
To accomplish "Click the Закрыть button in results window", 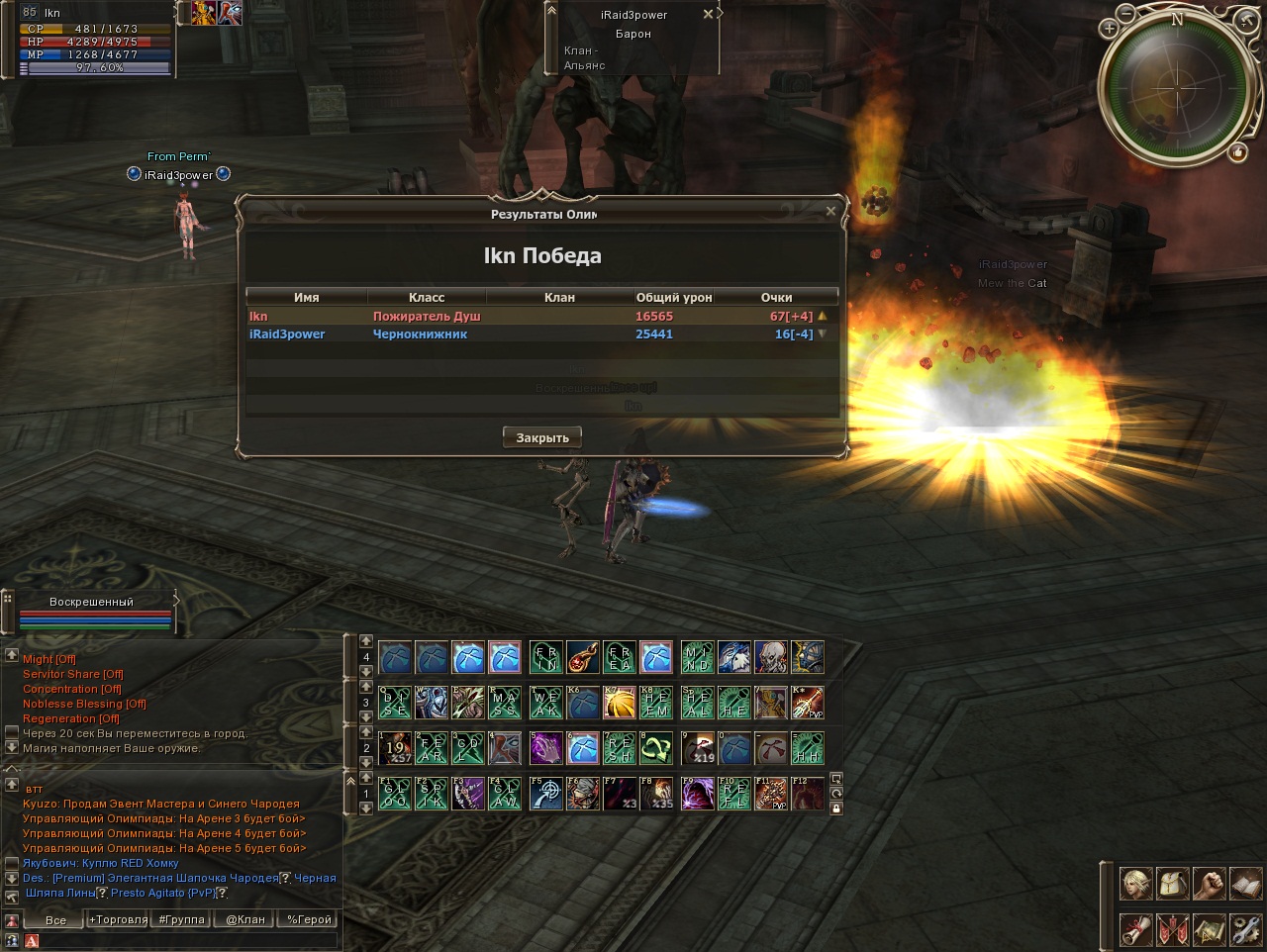I will 542,437.
